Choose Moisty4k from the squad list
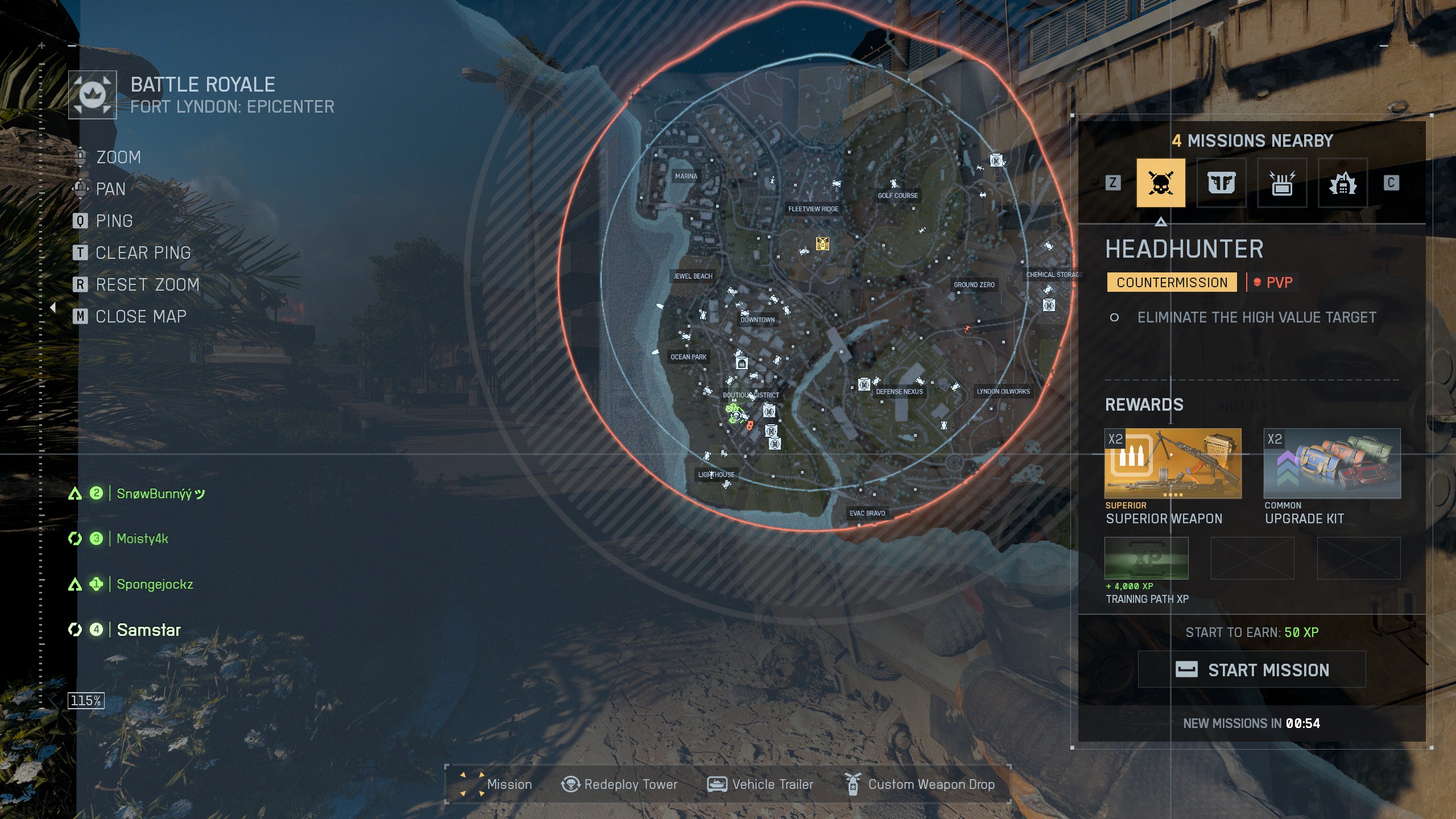Image resolution: width=1456 pixels, height=819 pixels. click(142, 539)
